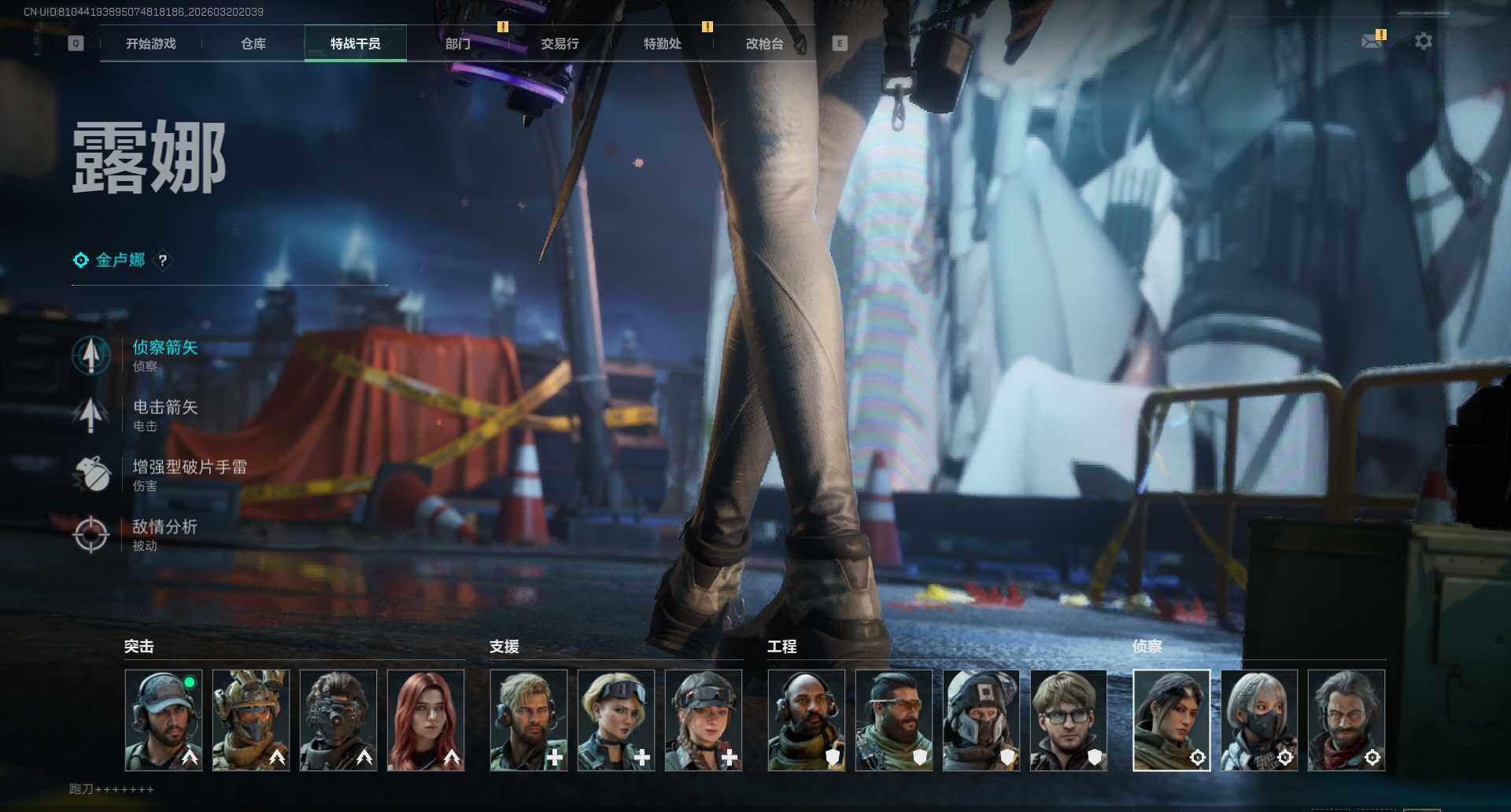Screen dimensions: 1511x812
Task: Open the gear settings icon
Action: coord(1423,41)
